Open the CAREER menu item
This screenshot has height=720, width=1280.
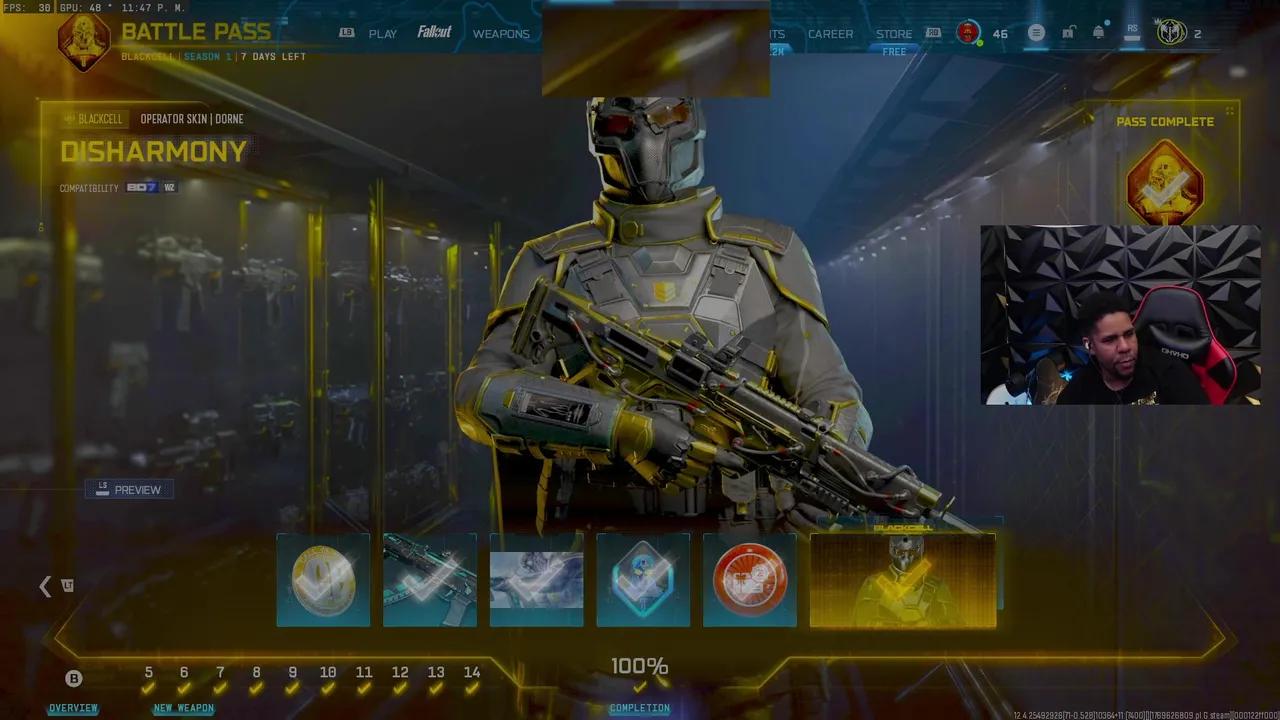pos(830,33)
